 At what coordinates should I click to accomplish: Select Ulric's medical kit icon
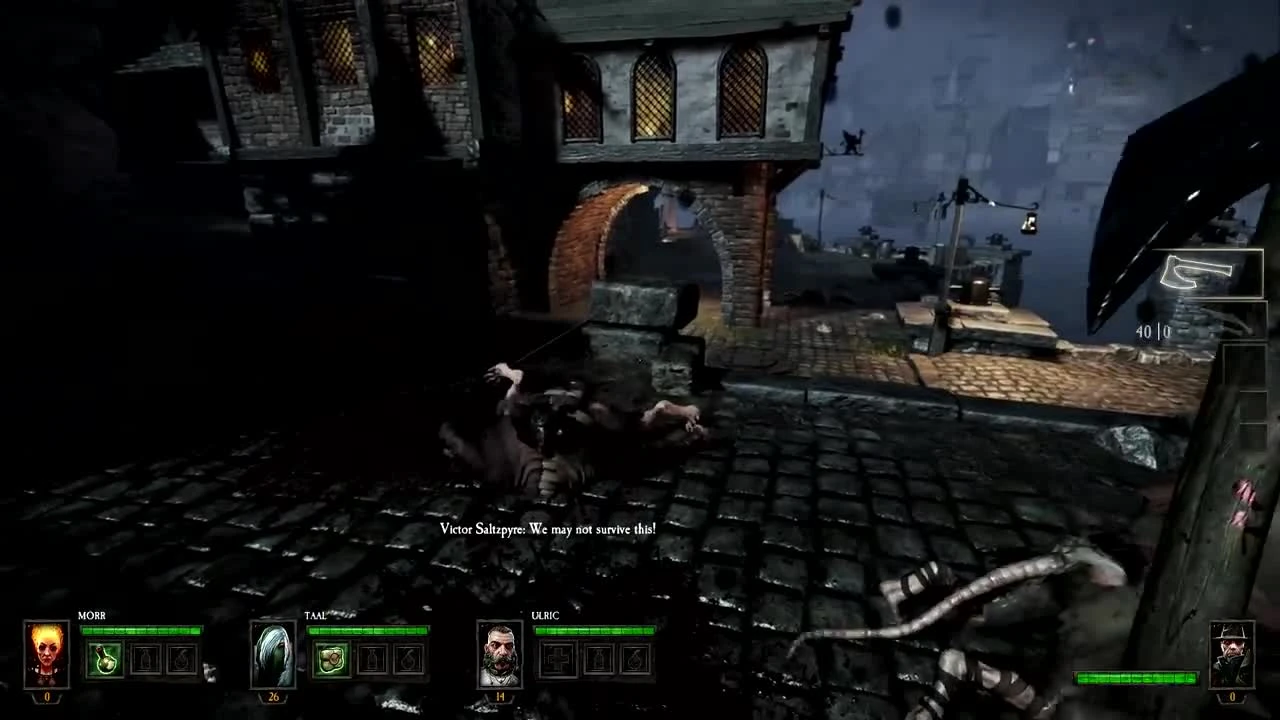coord(556,657)
